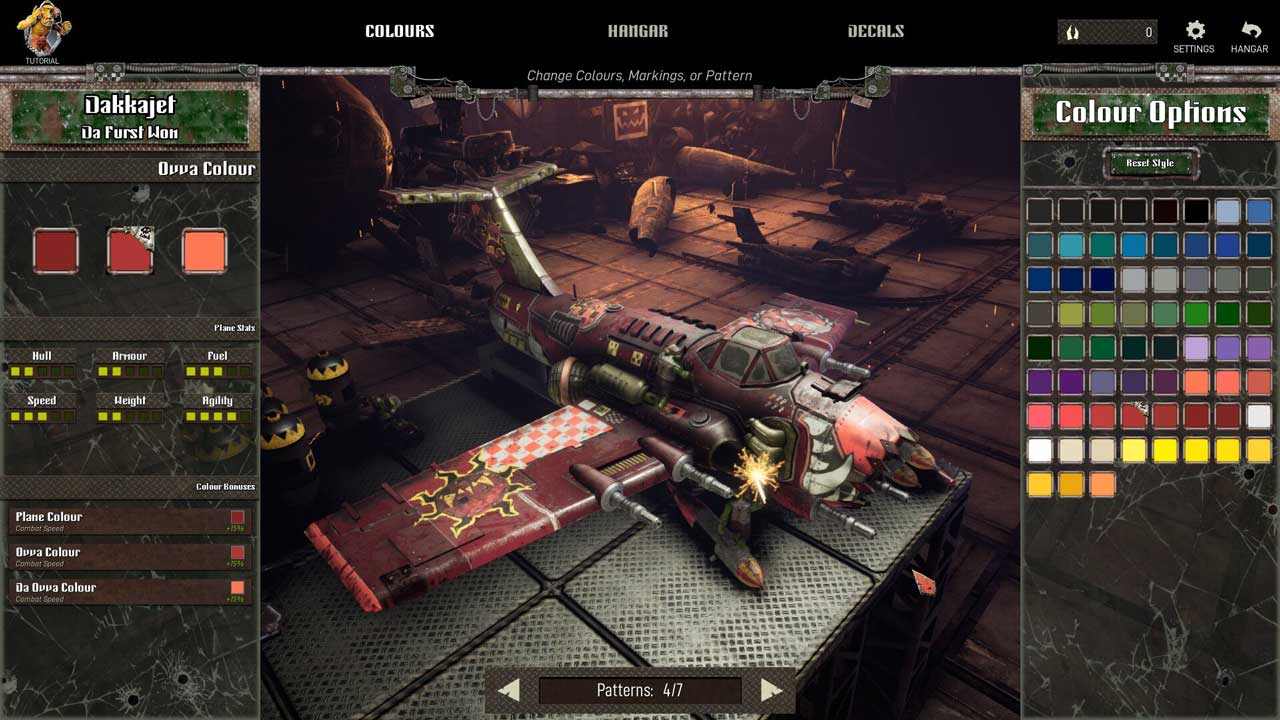Choose the white swatch at the start of the yellow row

[1040, 450]
